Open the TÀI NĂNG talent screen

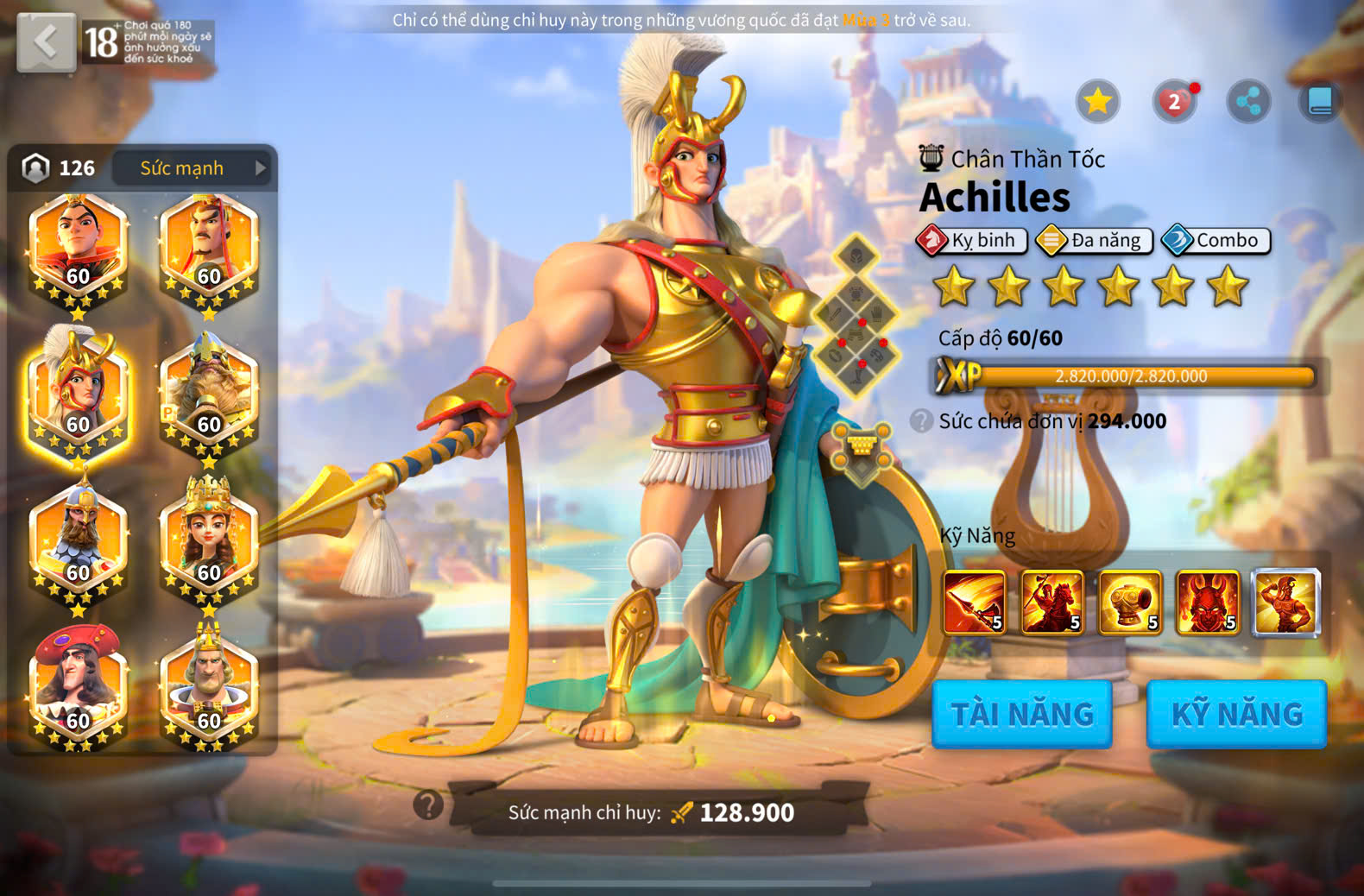click(x=1022, y=714)
